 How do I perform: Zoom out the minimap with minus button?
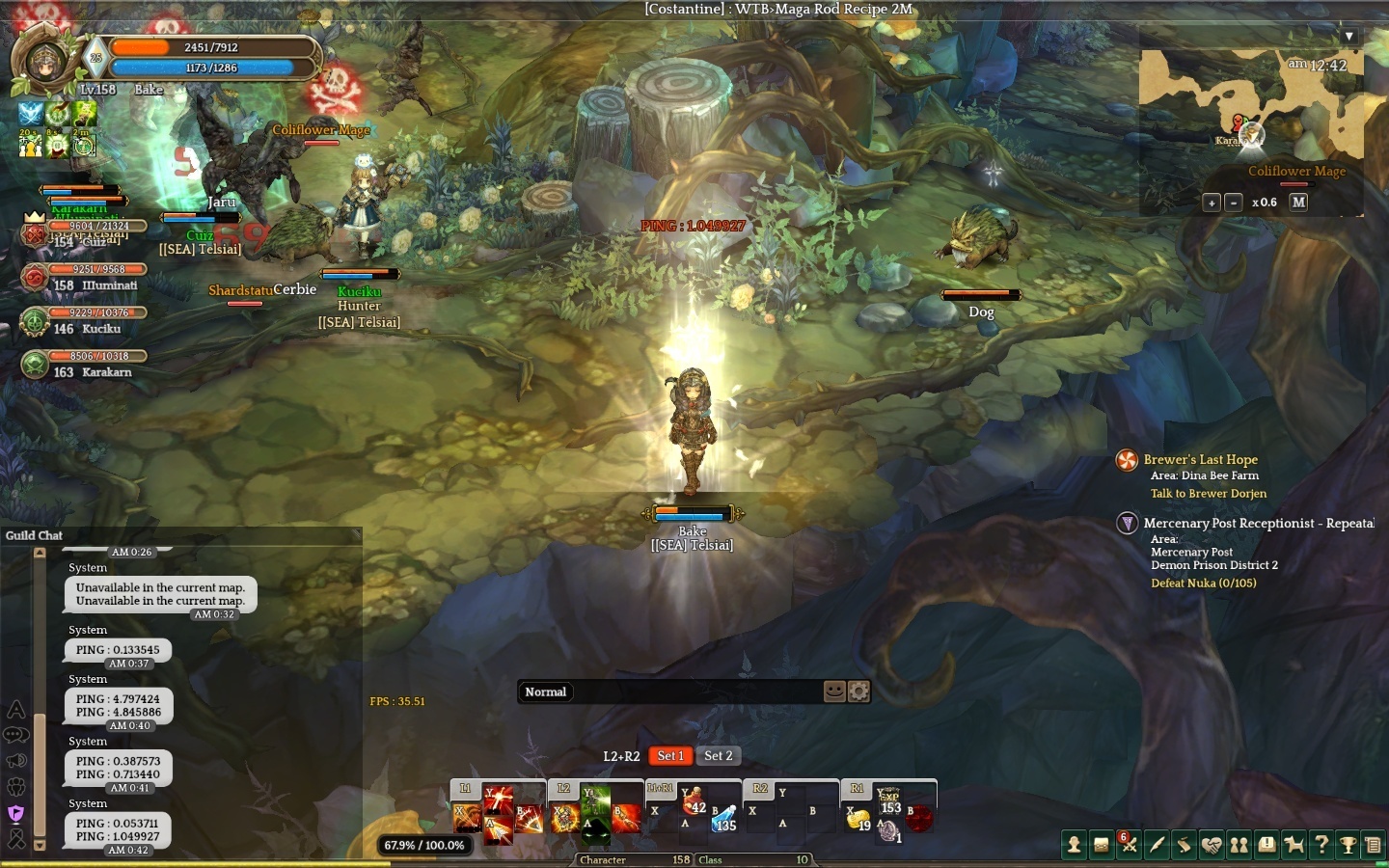pyautogui.click(x=1233, y=203)
